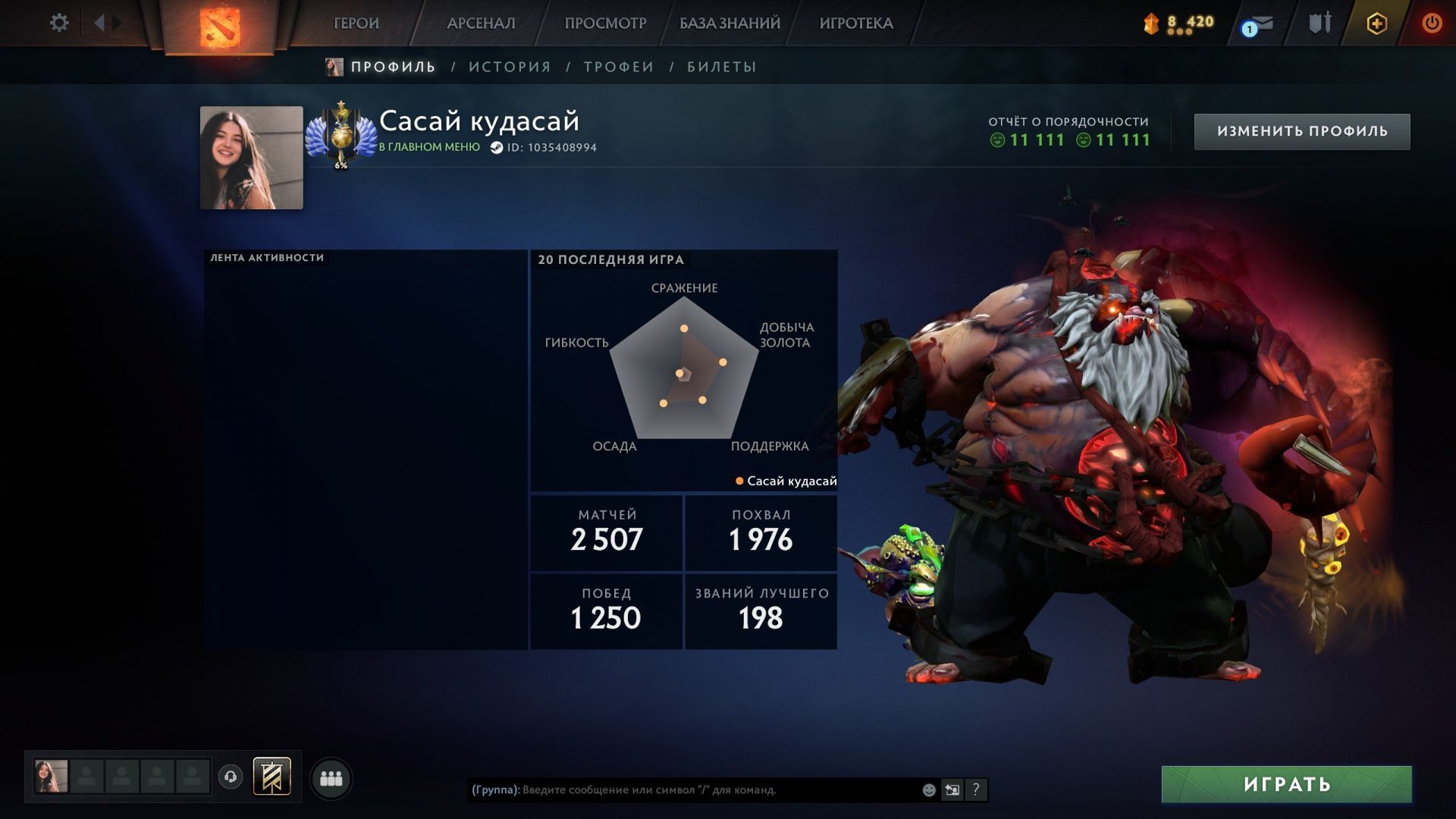Open the chat emoticon smiley picker

tap(929, 789)
